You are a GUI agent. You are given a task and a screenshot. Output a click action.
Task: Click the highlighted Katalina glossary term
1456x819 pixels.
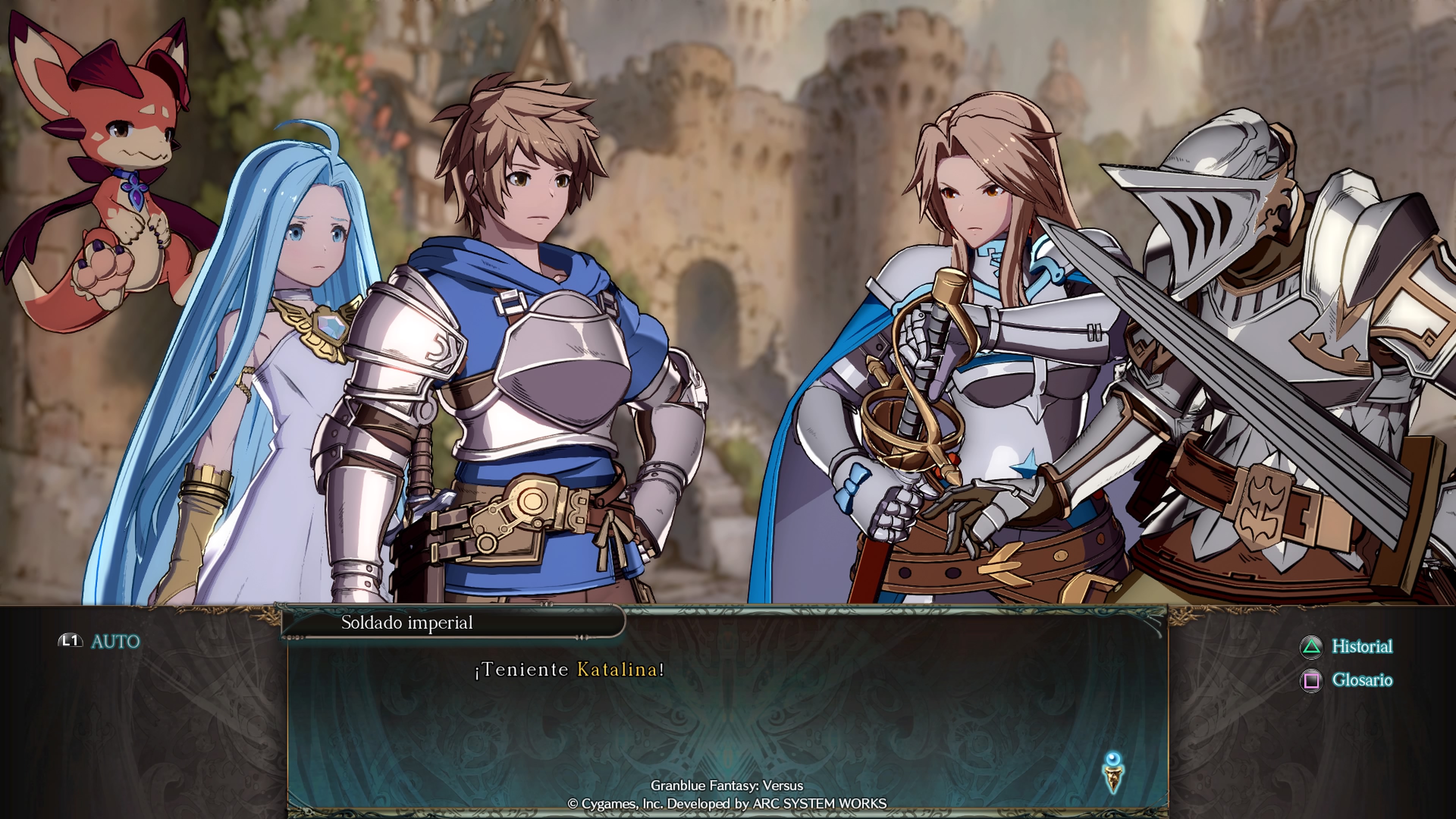point(617,670)
